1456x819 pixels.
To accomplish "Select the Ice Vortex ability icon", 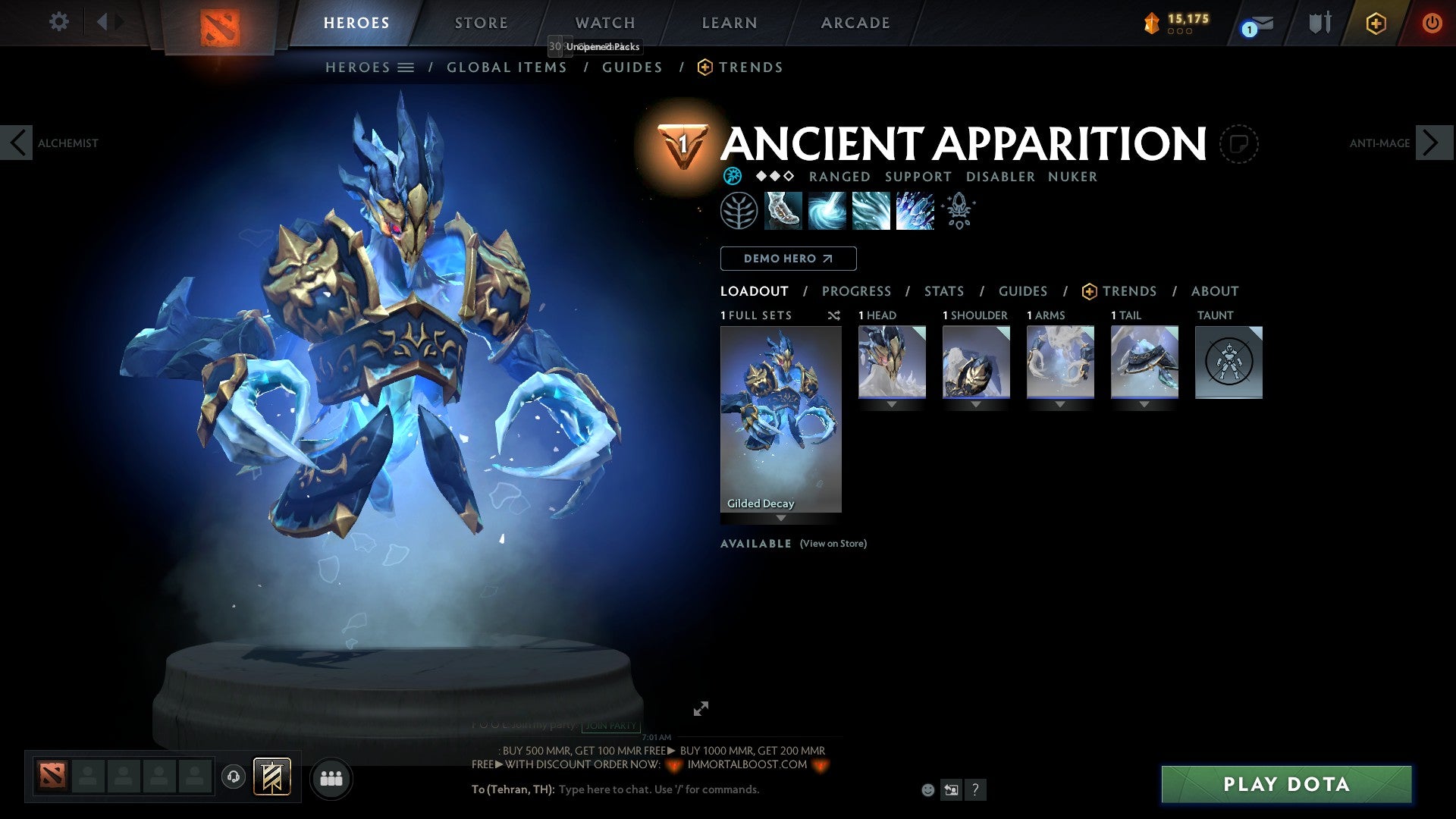I will click(827, 211).
